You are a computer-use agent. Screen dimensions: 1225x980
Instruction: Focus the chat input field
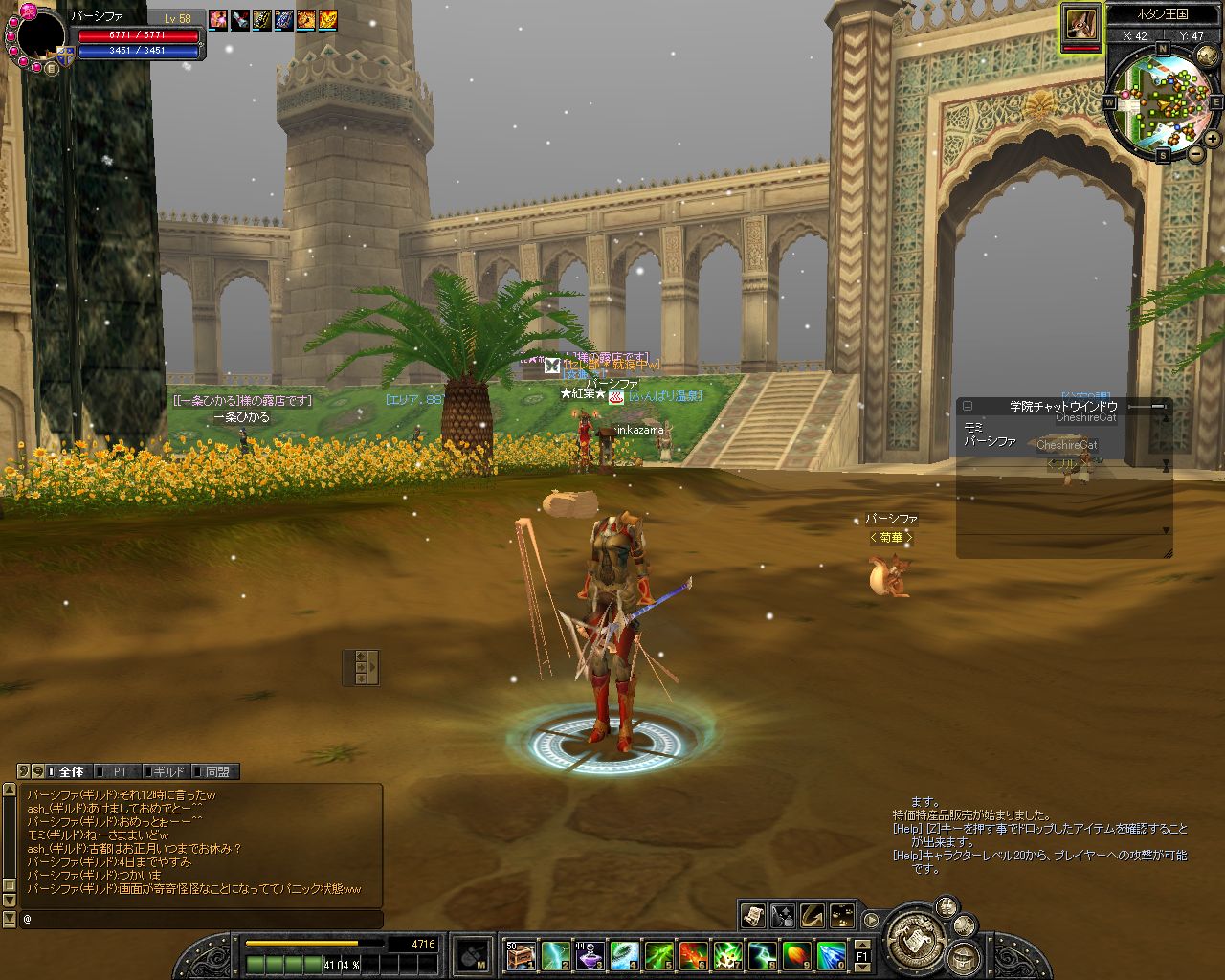click(x=201, y=919)
